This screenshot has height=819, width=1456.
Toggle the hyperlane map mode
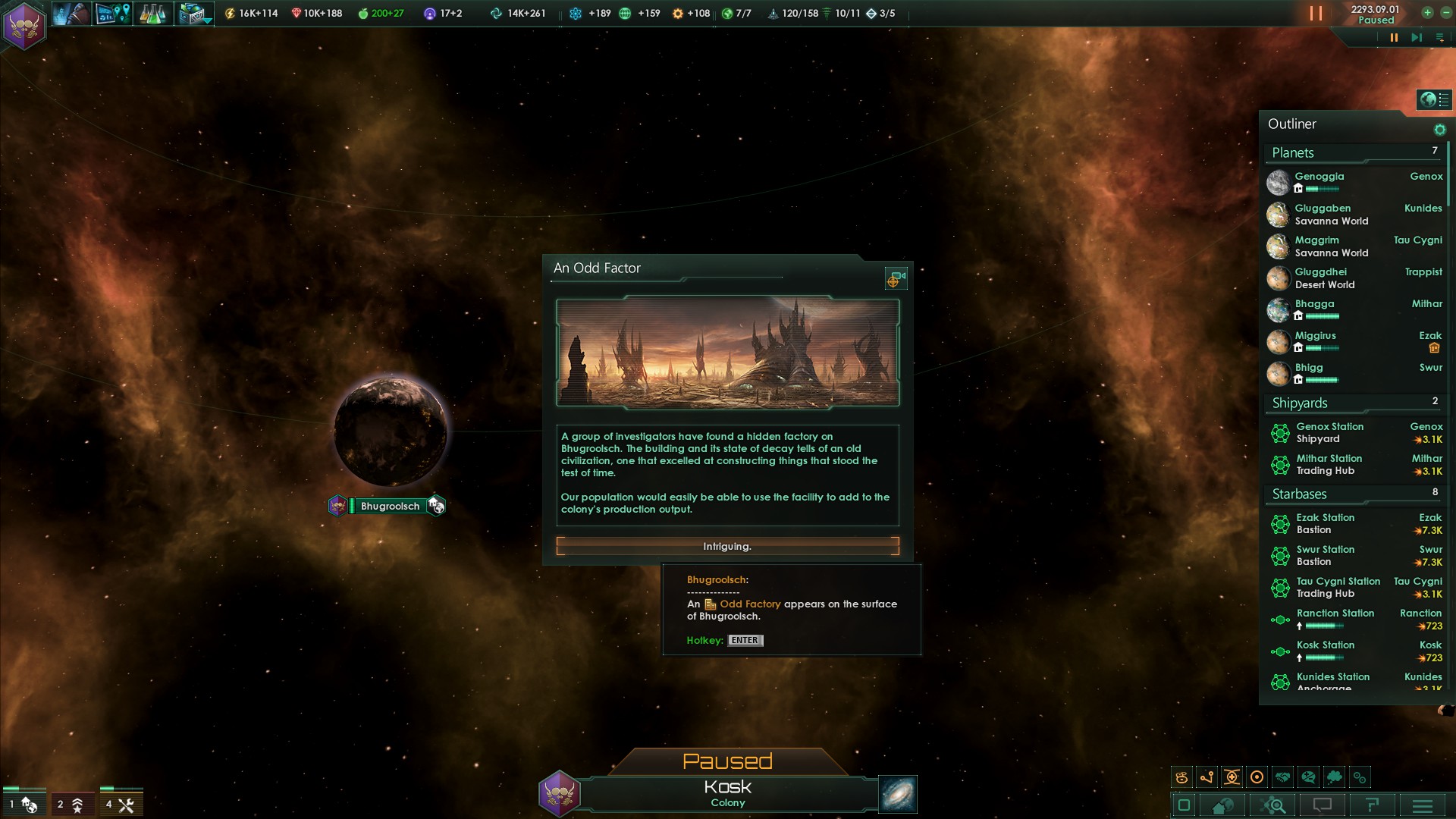(x=1207, y=777)
